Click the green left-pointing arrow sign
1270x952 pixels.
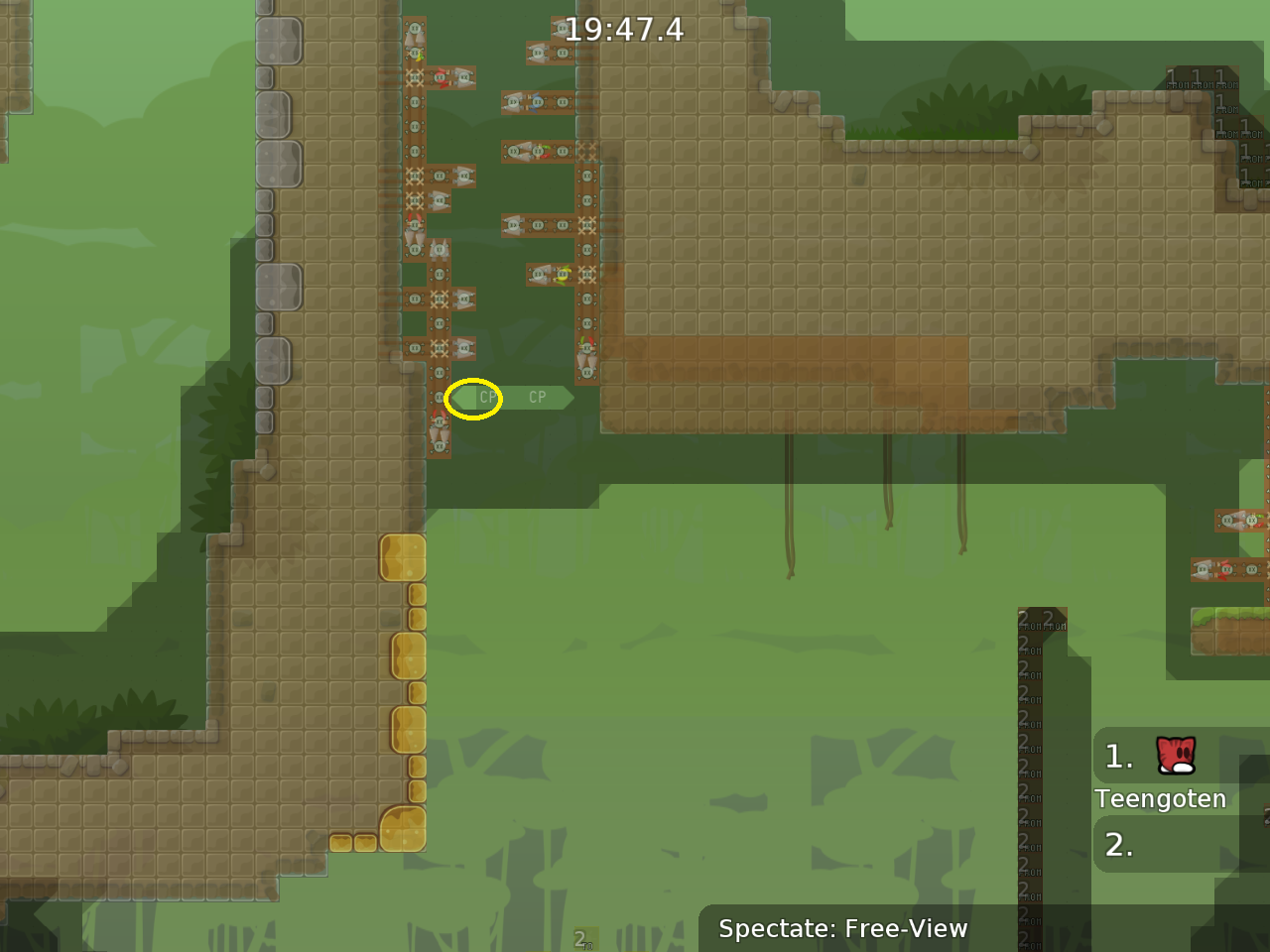click(465, 398)
